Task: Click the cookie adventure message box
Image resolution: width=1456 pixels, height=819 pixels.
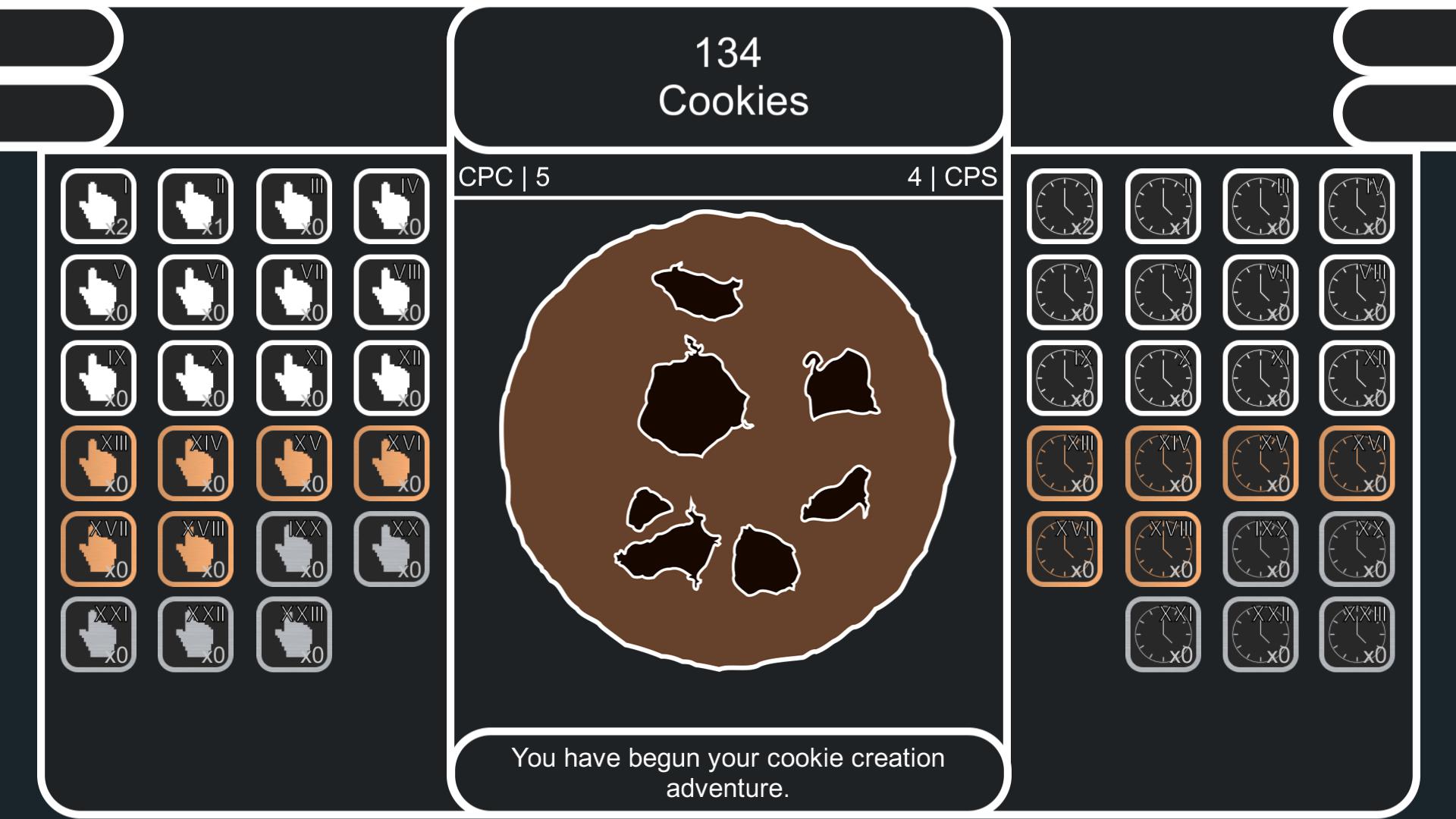Action: [728, 770]
